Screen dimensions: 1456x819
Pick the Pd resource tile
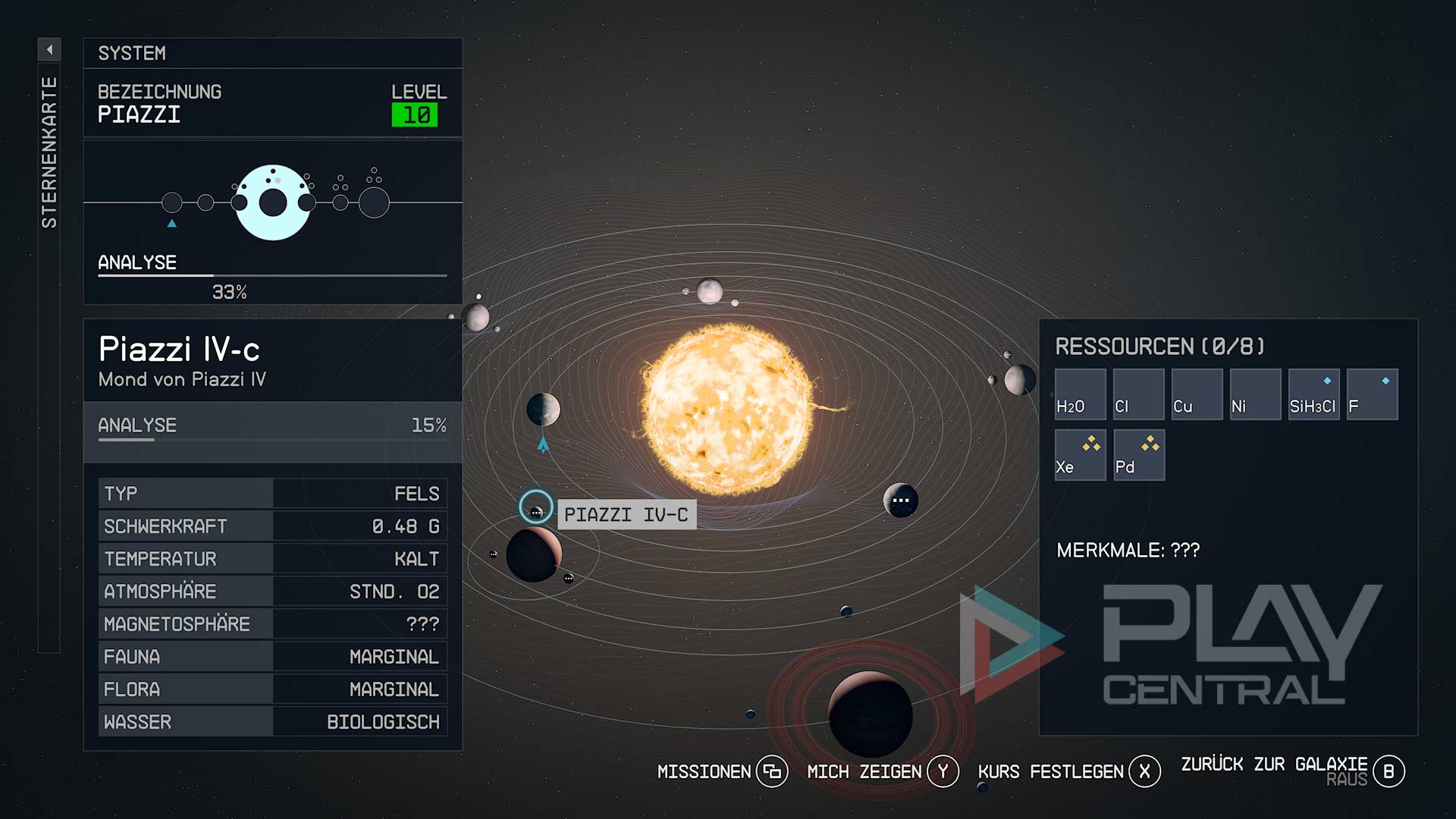(x=1138, y=455)
